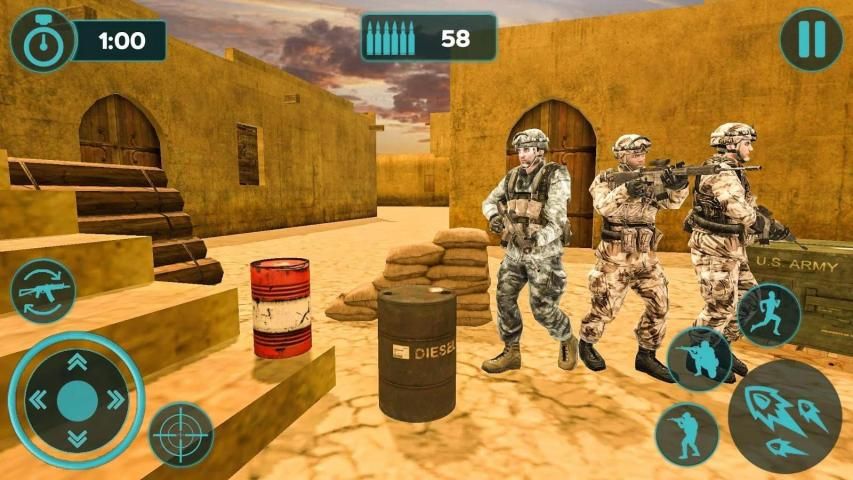
Task: Tap the joystick's up arrow
Action: (x=77, y=363)
